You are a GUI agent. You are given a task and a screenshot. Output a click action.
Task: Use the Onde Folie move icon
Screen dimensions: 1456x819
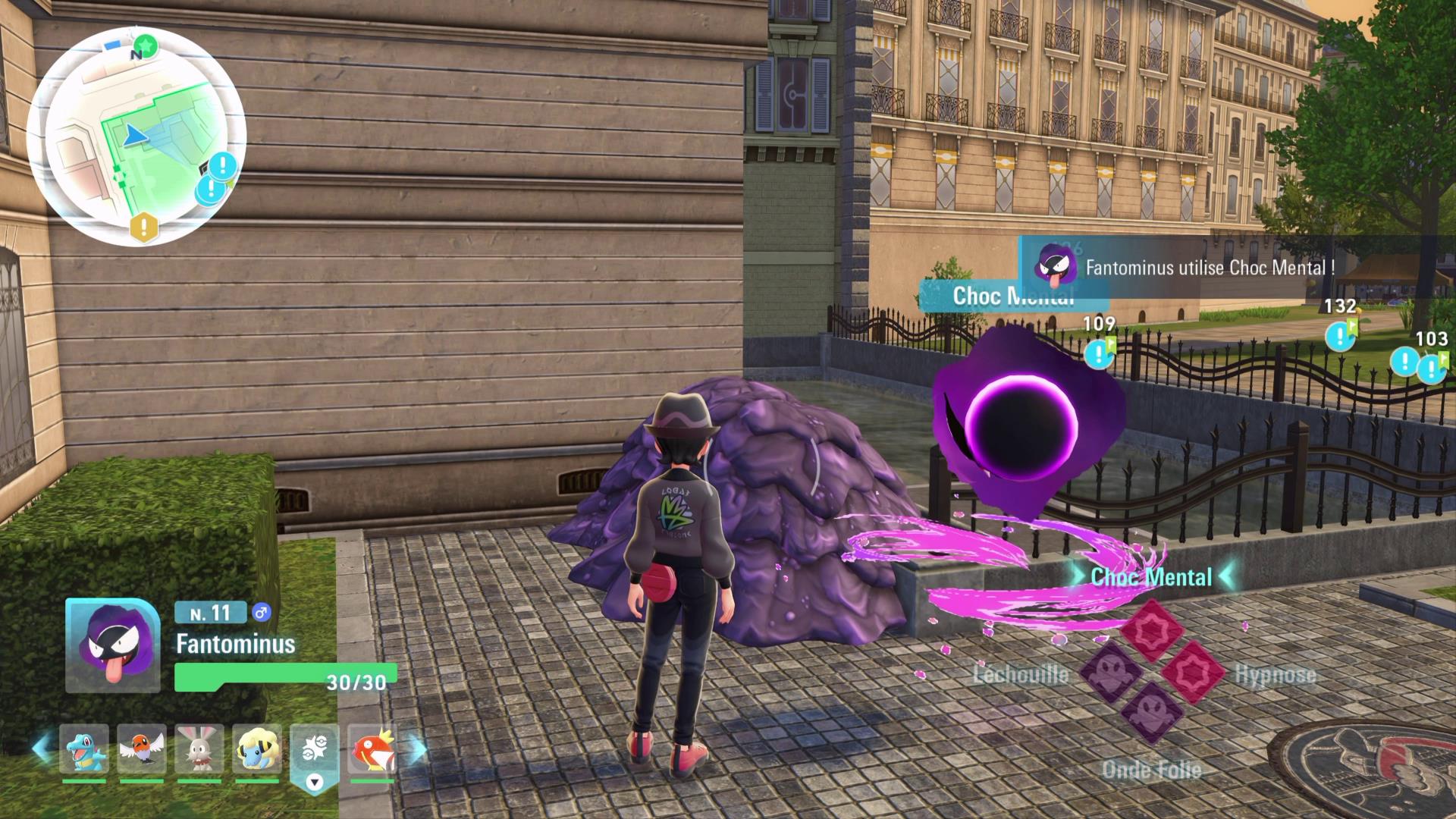pos(1151,713)
